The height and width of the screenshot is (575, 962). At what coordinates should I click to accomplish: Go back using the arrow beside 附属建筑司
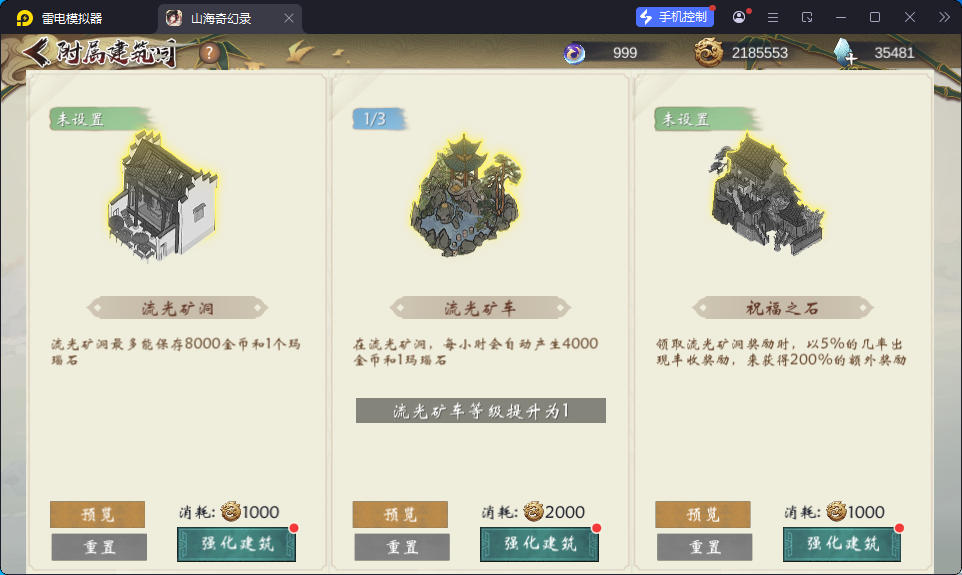[x=38, y=52]
